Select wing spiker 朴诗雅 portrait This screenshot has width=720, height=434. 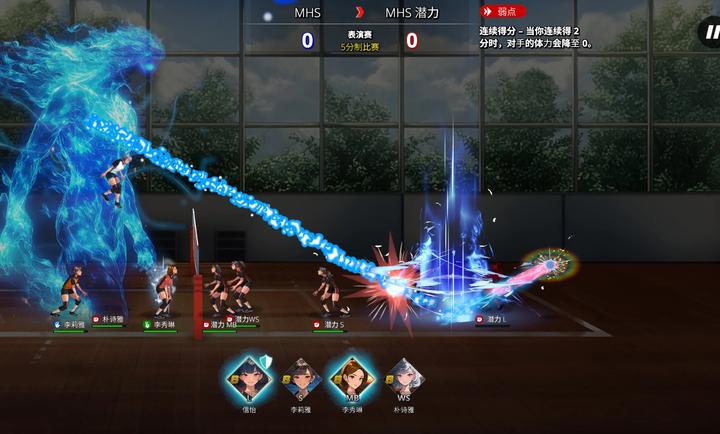[x=403, y=378]
